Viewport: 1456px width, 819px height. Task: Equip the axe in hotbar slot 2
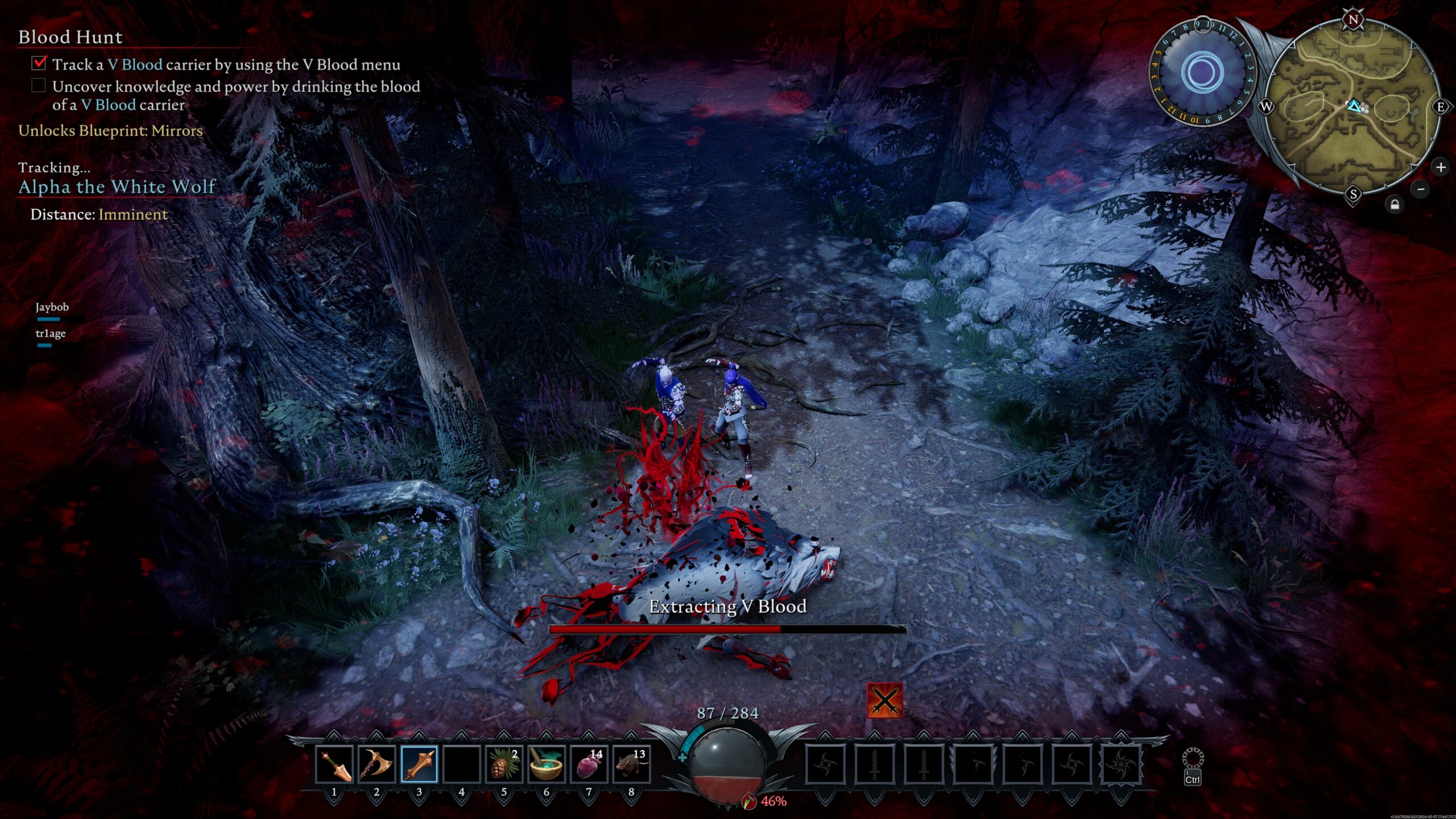[x=377, y=764]
